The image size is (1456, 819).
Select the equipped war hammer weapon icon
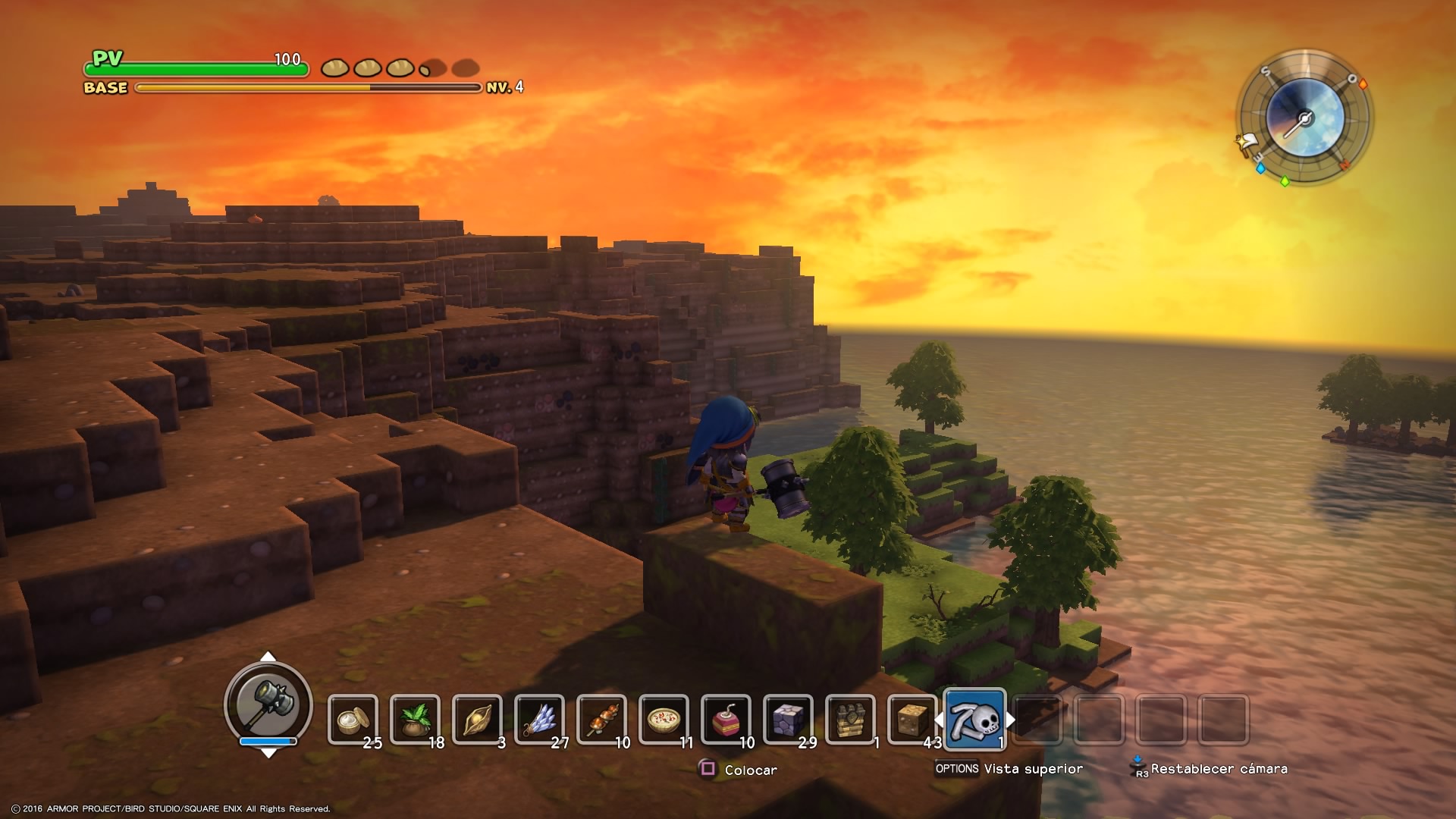point(268,702)
